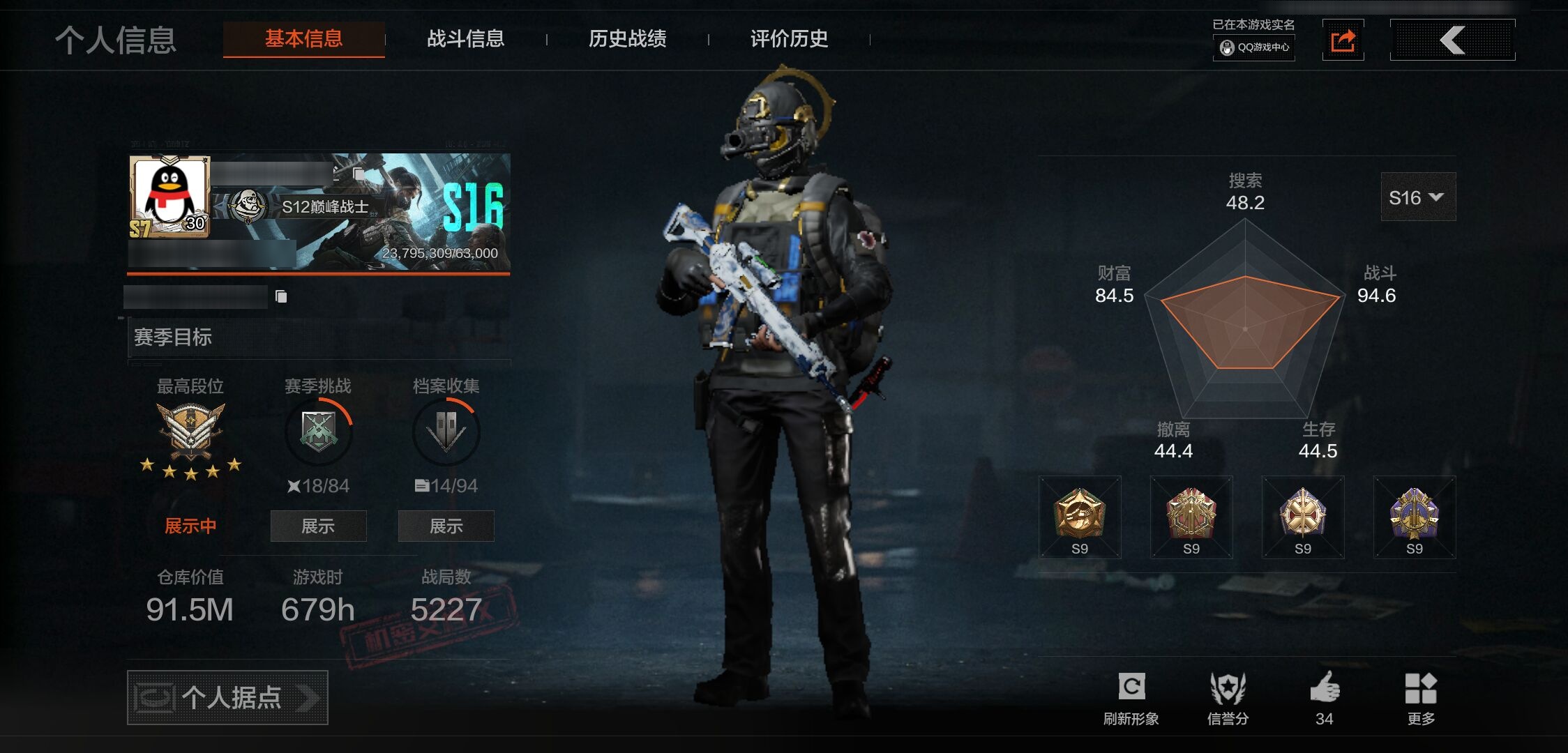
Task: Click 展示 under 赛季挑战
Action: [x=318, y=526]
